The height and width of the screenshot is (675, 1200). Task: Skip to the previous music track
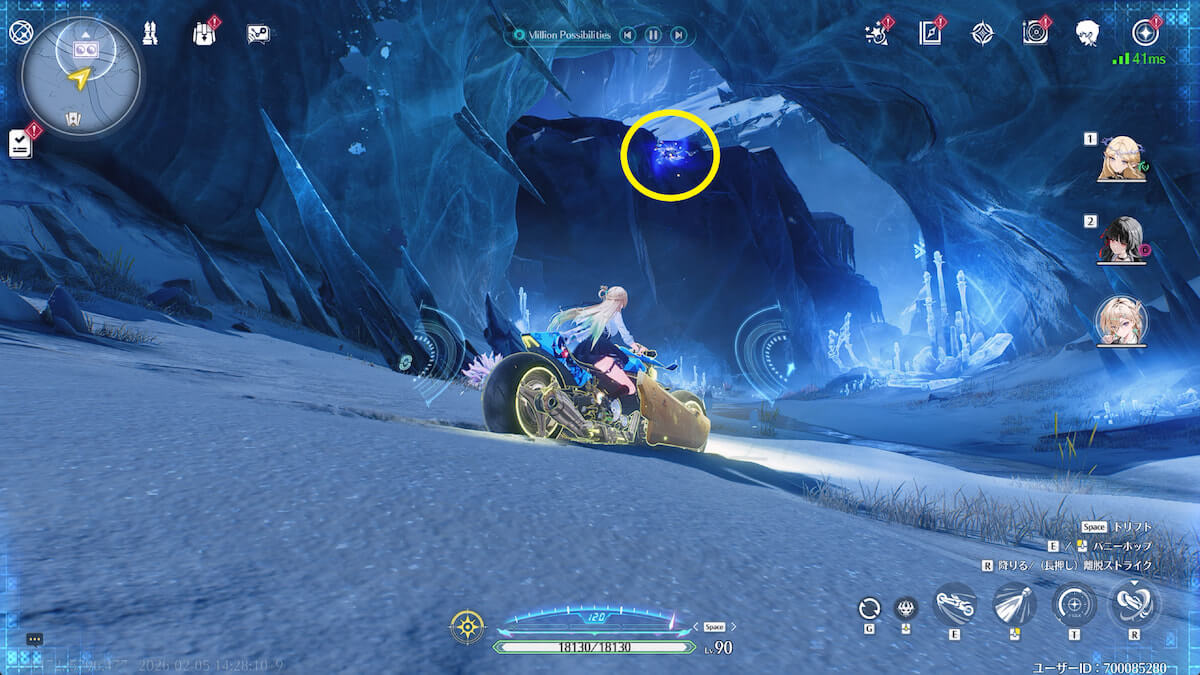click(x=627, y=35)
